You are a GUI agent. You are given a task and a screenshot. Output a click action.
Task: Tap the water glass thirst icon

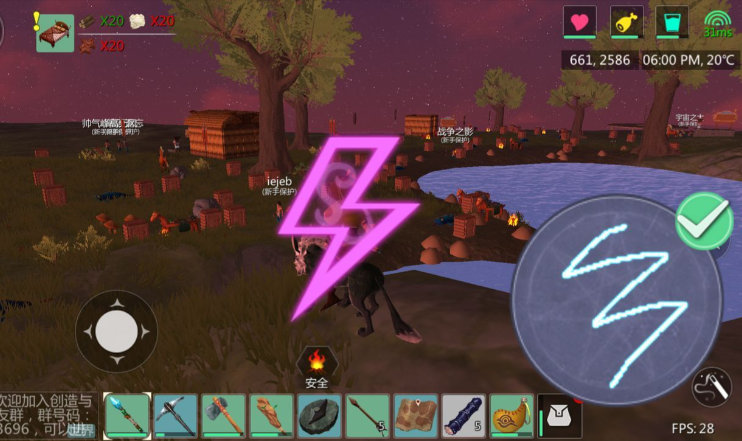point(671,22)
